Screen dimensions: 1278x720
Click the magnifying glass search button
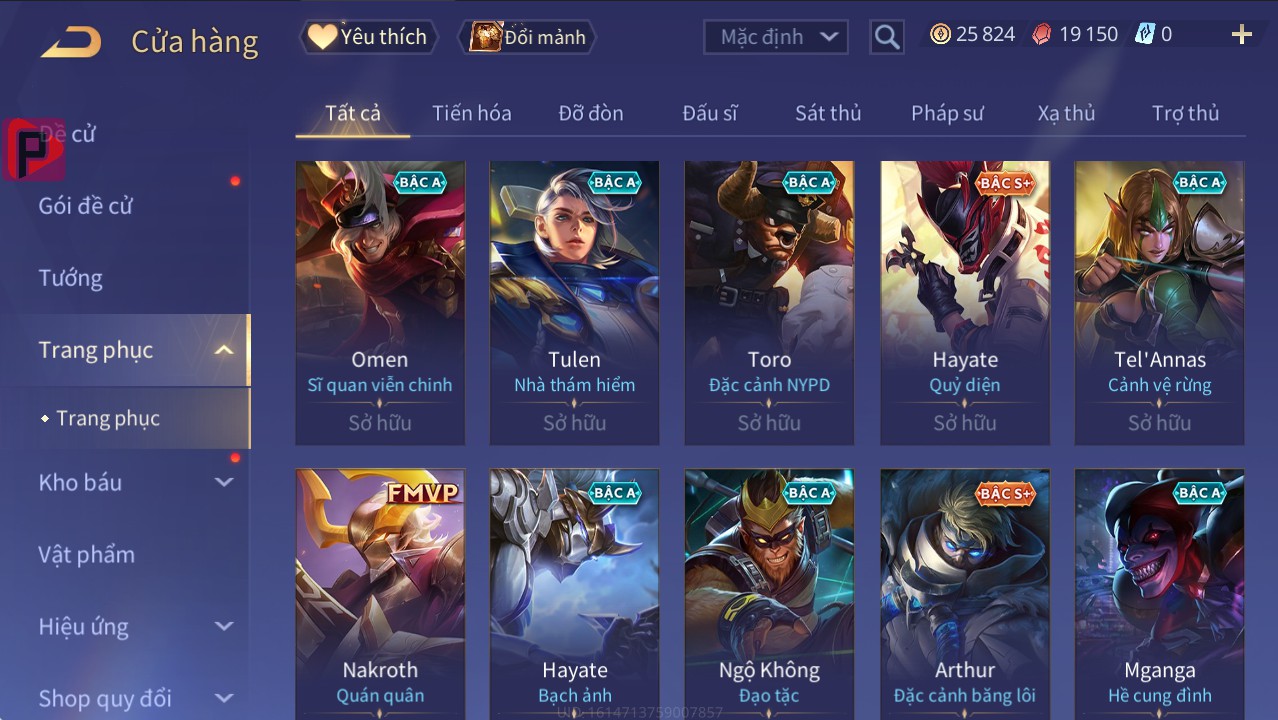pos(886,37)
